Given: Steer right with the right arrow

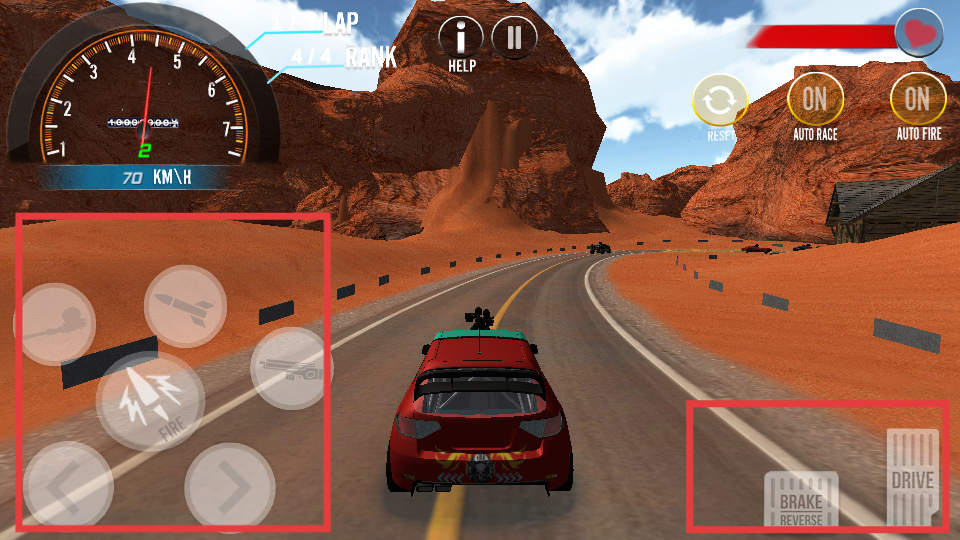Looking at the screenshot, I should pos(230,487).
